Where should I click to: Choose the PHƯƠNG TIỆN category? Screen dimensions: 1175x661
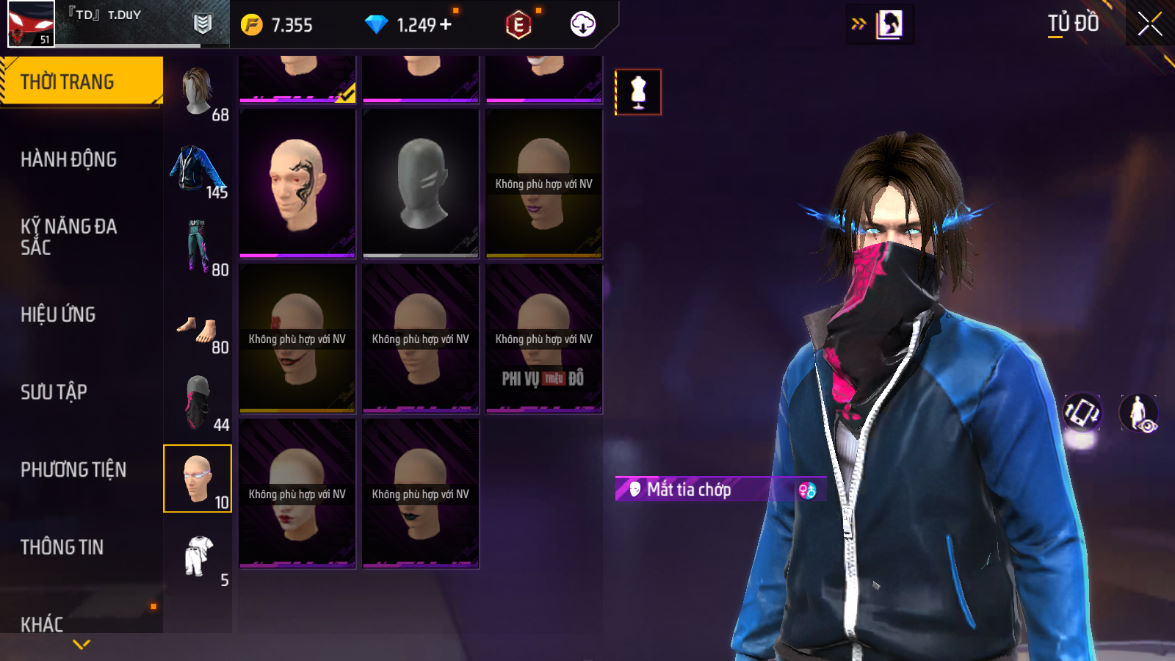pyautogui.click(x=73, y=469)
